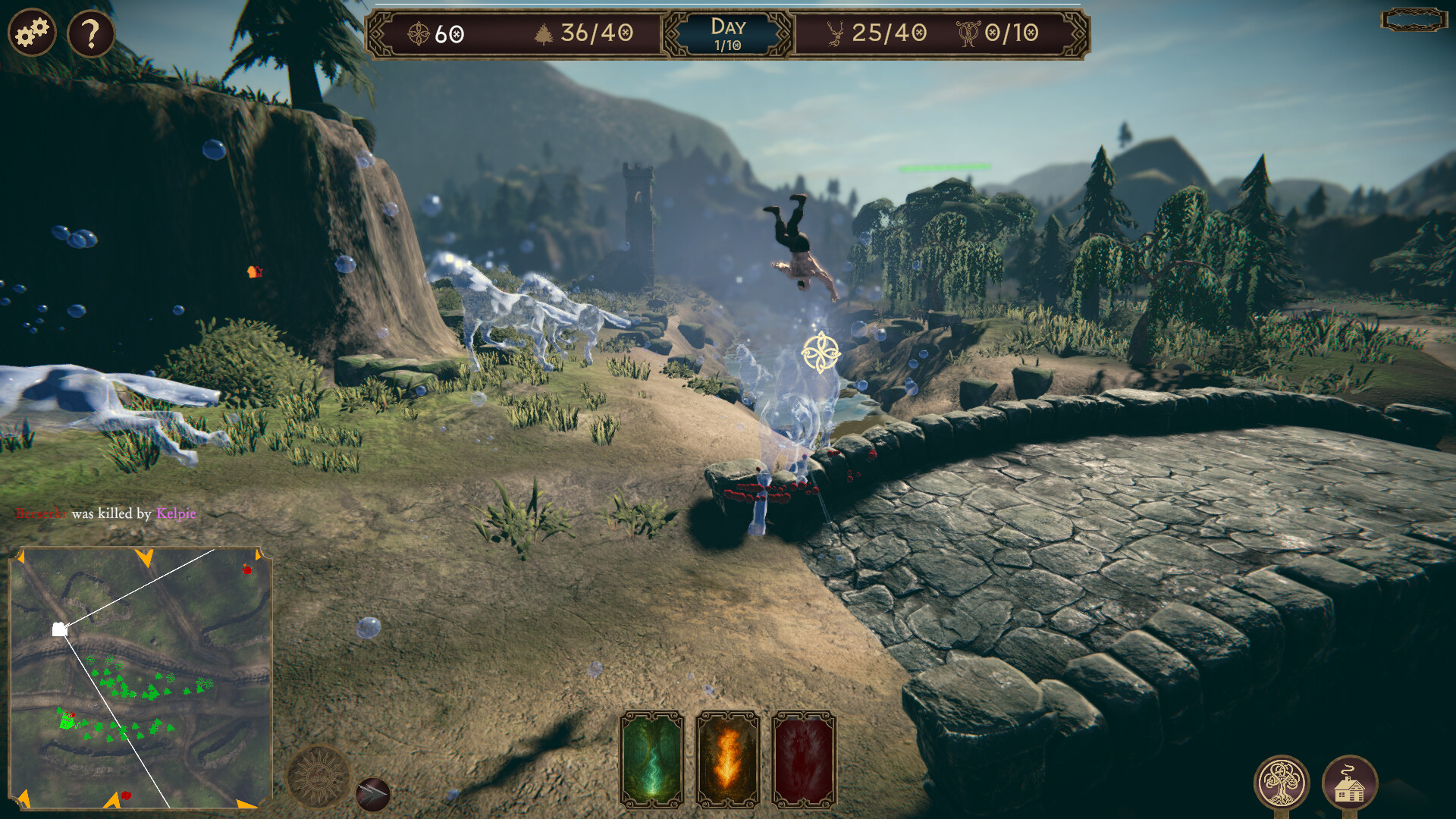This screenshot has width=1456, height=819.
Task: Click 'Kelpie' in the kill feed message
Action: point(174,513)
